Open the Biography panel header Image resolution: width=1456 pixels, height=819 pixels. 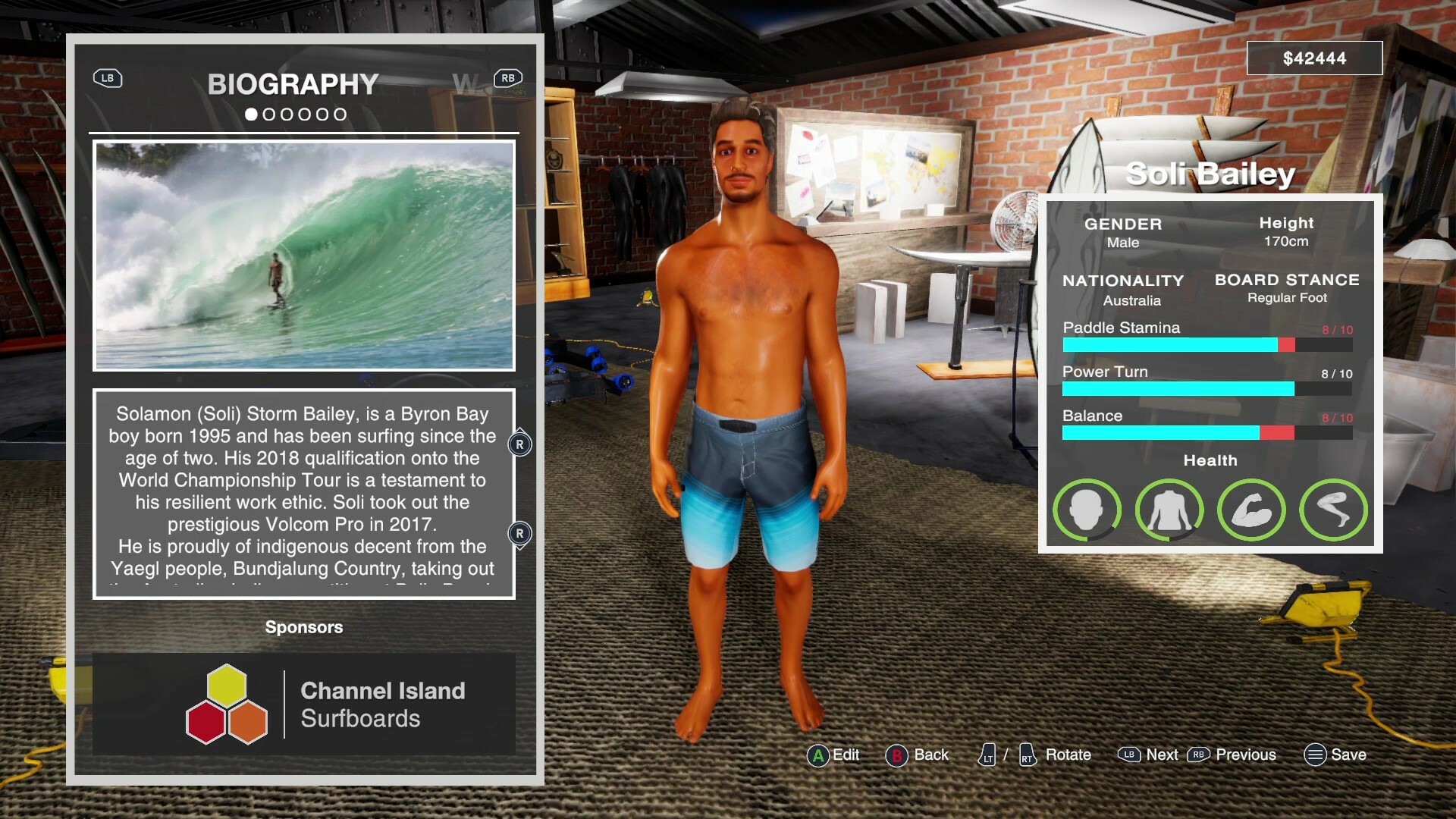[x=294, y=83]
